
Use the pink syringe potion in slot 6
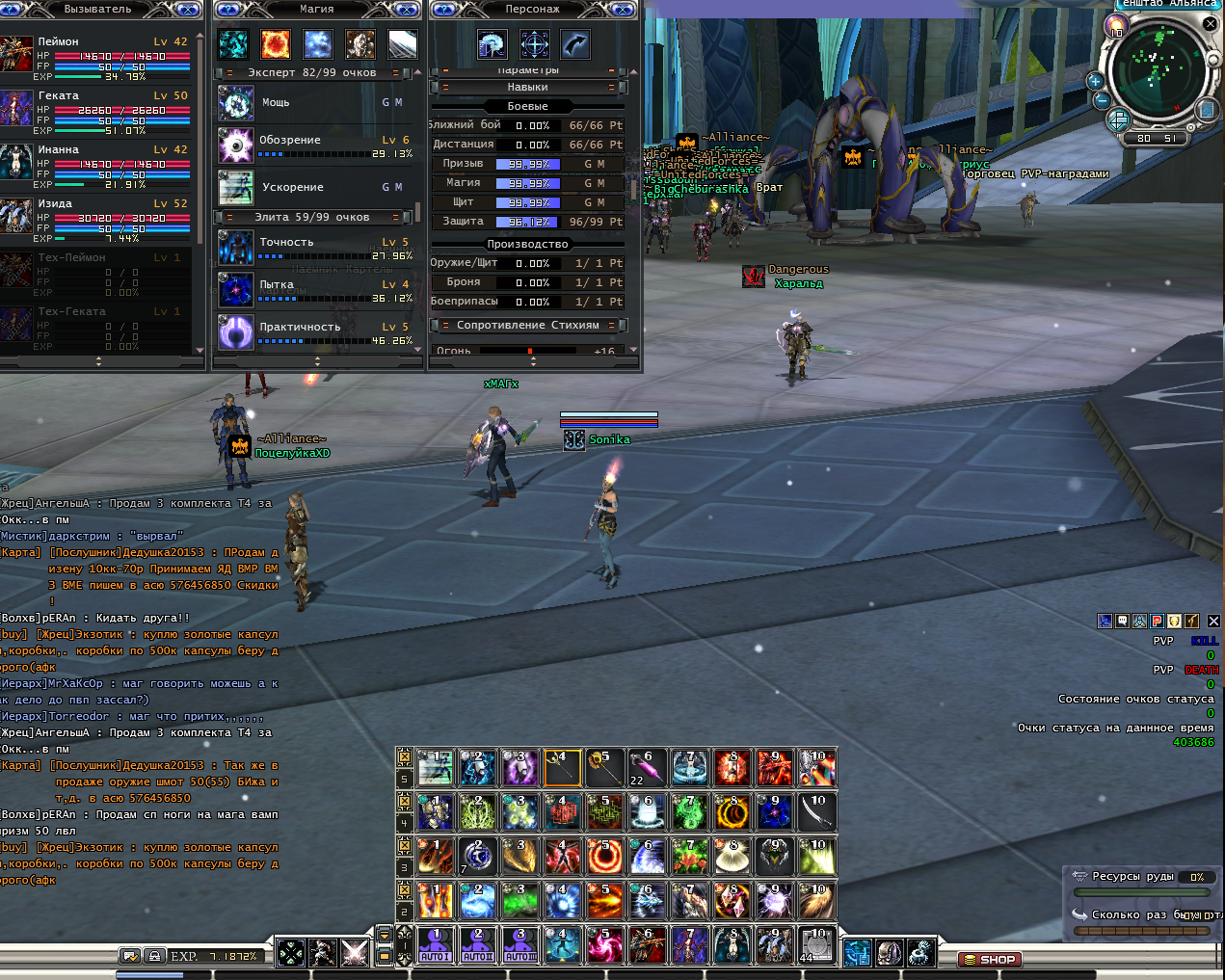[x=647, y=768]
